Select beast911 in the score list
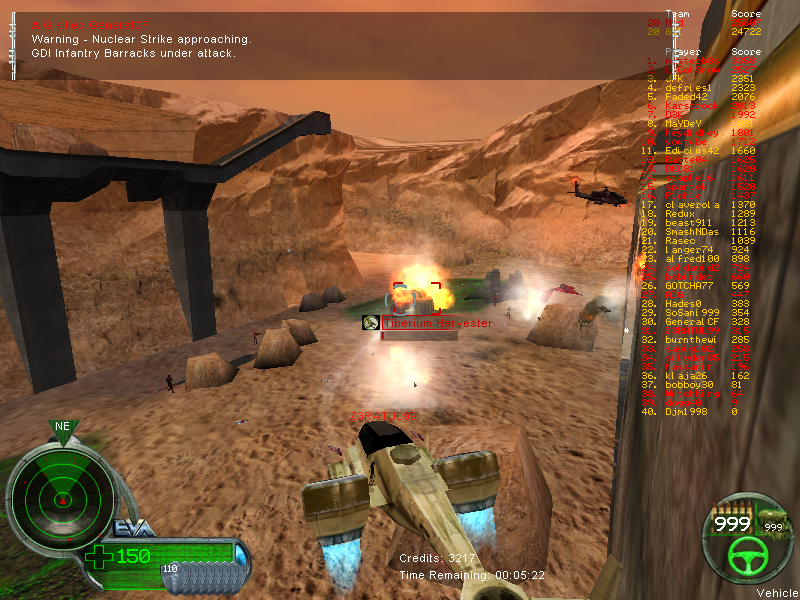The image size is (800, 600). pyautogui.click(x=692, y=223)
